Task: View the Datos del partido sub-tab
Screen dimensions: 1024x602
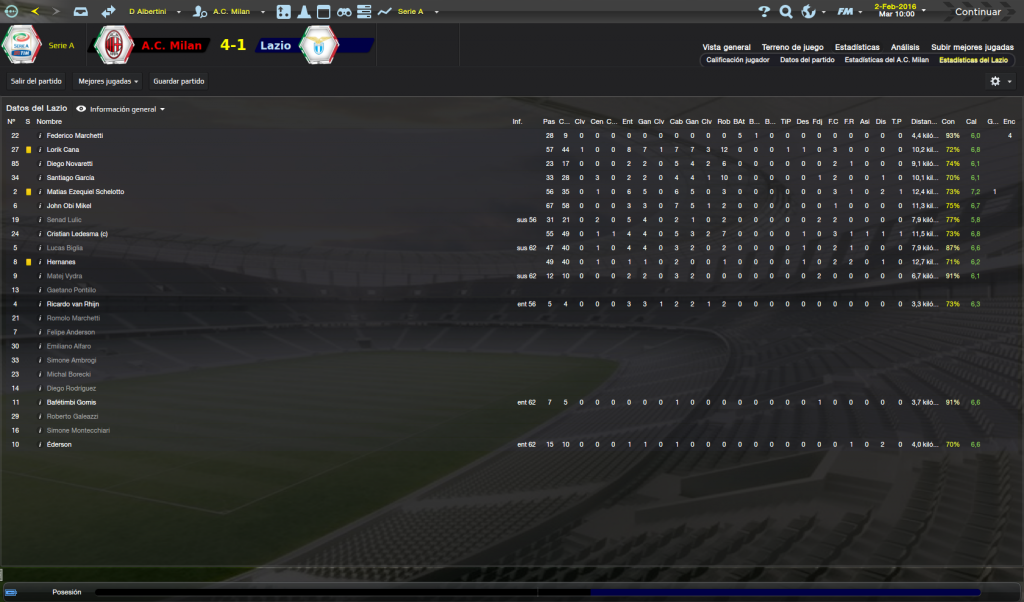Action: pos(807,60)
